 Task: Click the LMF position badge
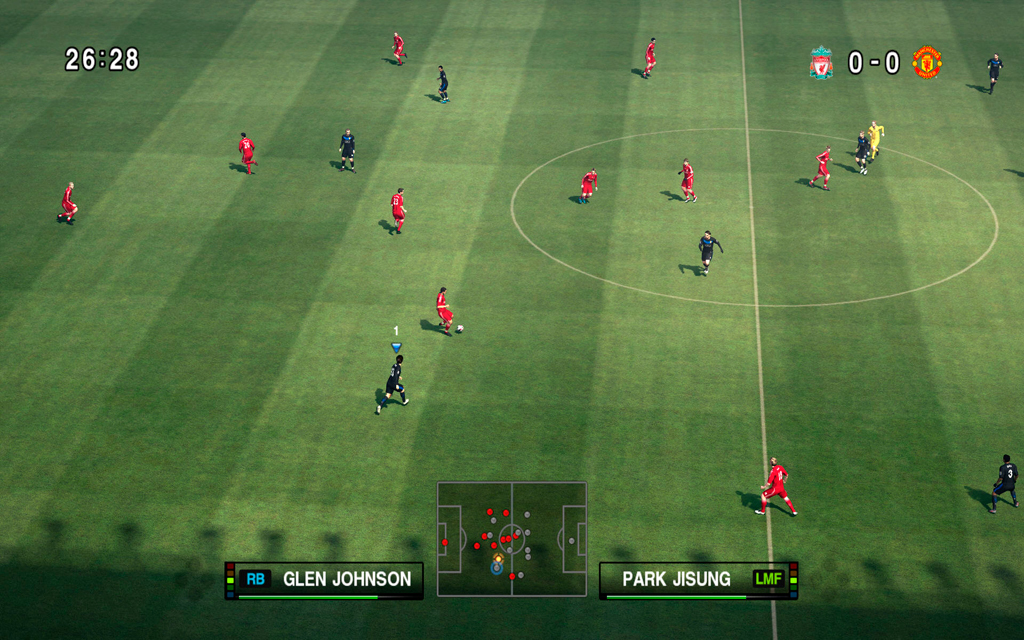coord(769,579)
